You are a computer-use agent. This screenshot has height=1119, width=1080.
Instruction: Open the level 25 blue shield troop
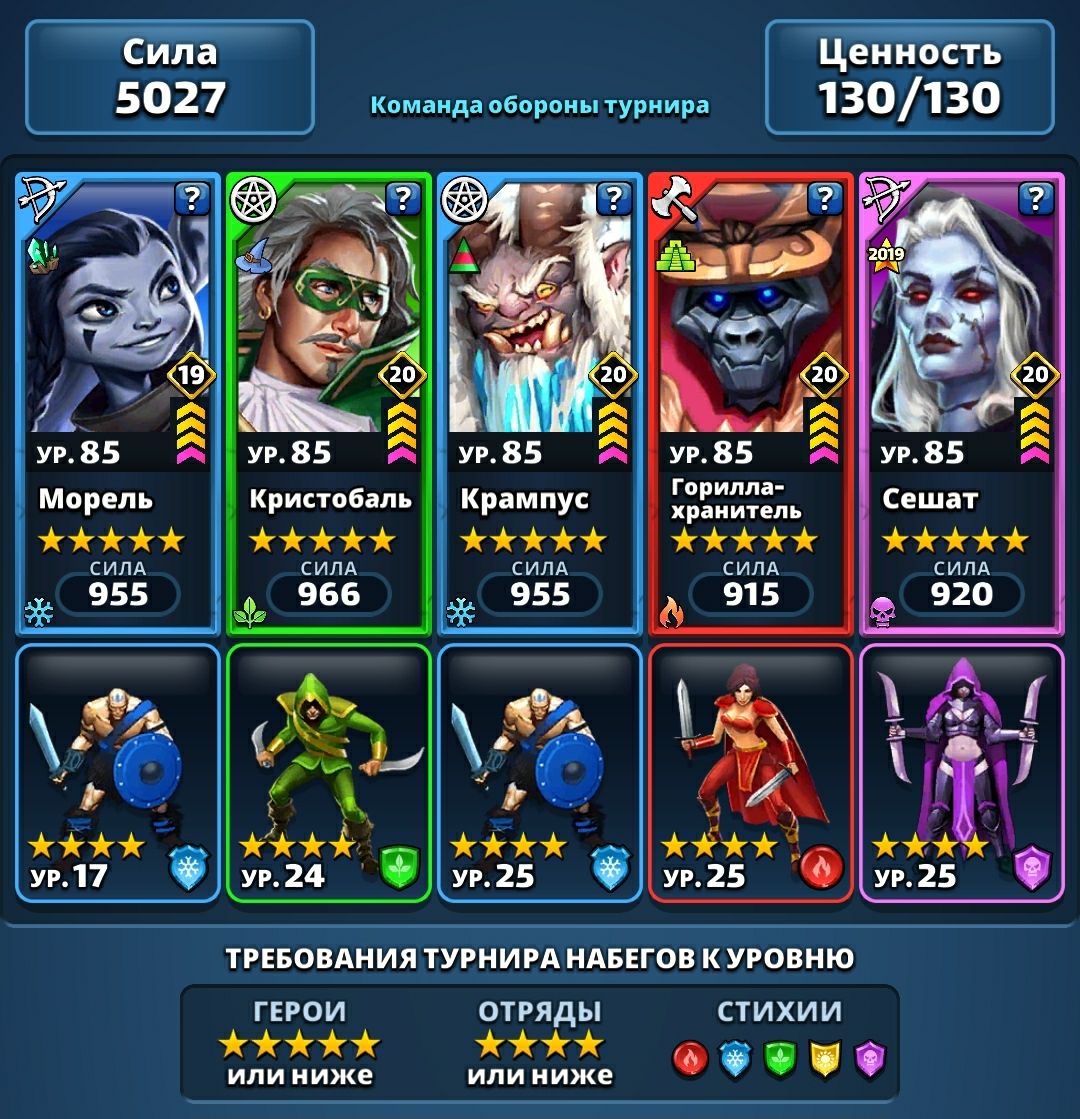click(540, 772)
